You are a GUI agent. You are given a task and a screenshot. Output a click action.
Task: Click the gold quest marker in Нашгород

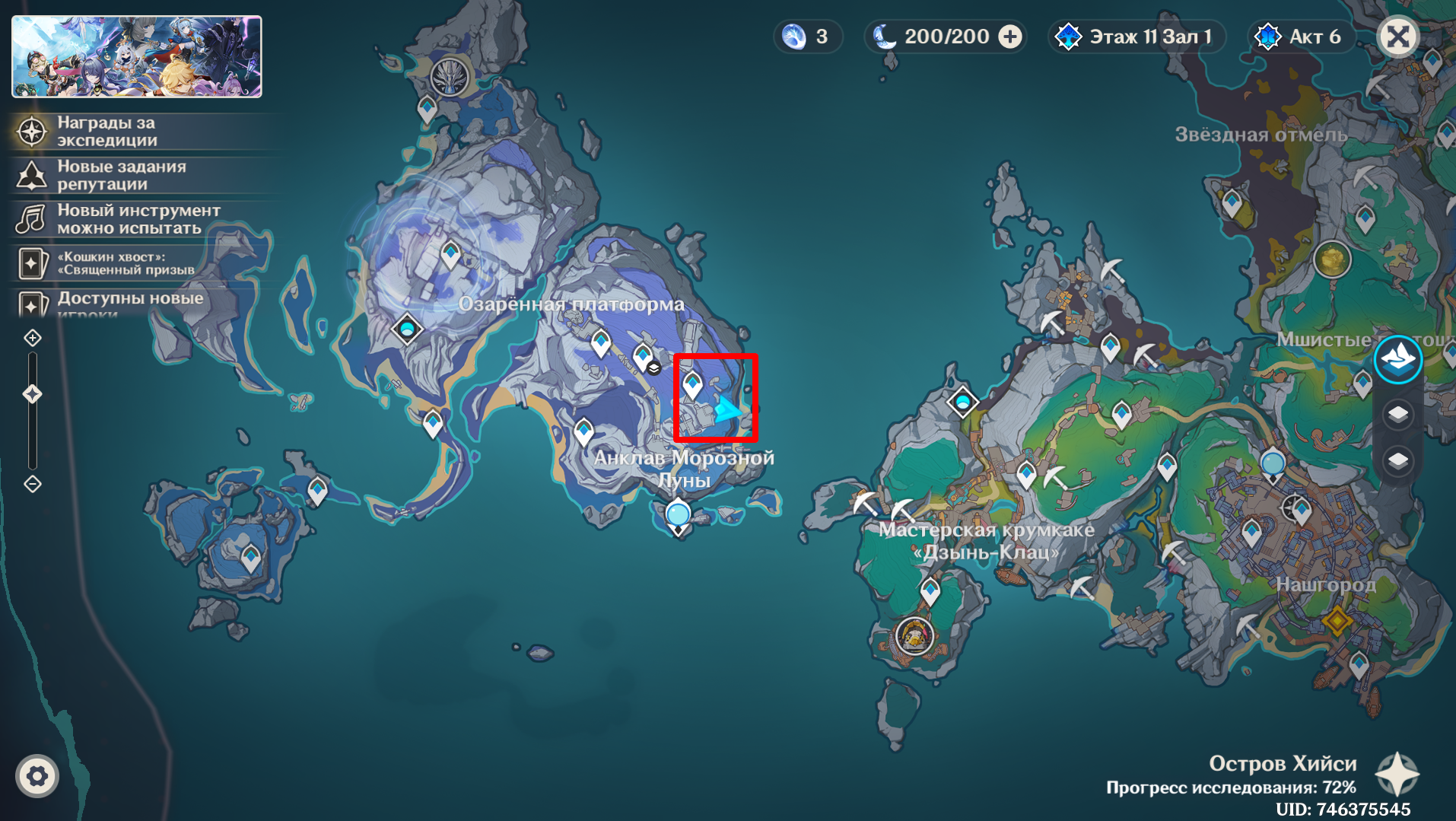(x=1337, y=621)
